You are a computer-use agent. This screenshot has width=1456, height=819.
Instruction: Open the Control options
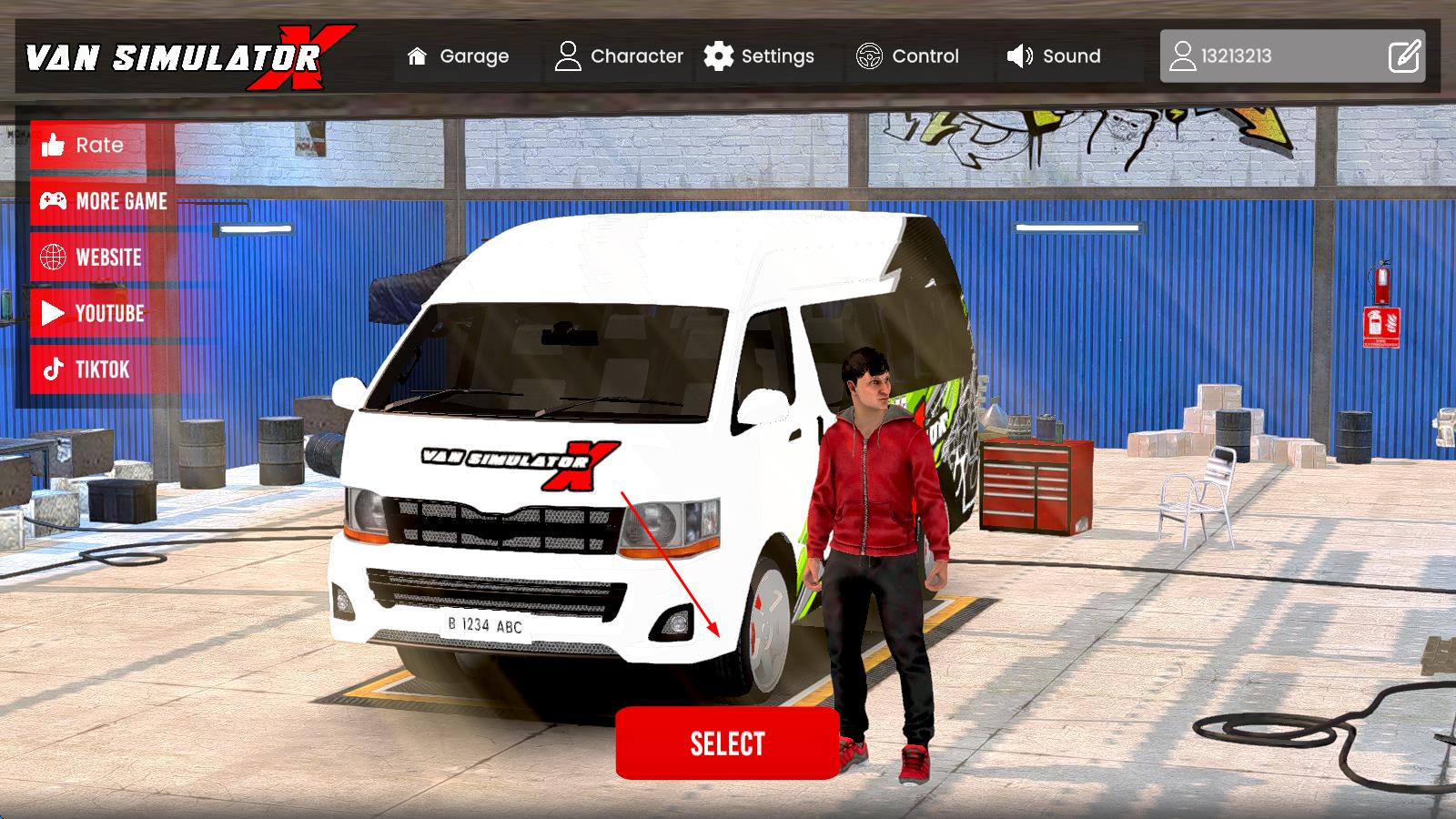[x=907, y=56]
